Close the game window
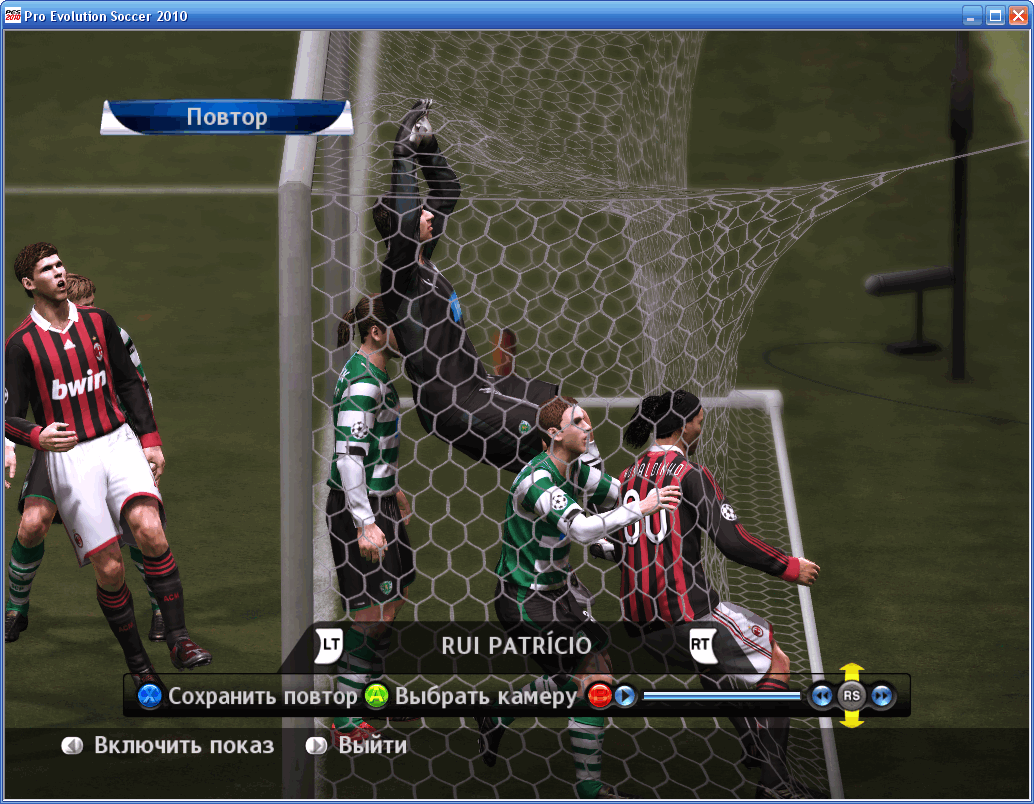Viewport: 1034px width, 804px height. click(1017, 16)
